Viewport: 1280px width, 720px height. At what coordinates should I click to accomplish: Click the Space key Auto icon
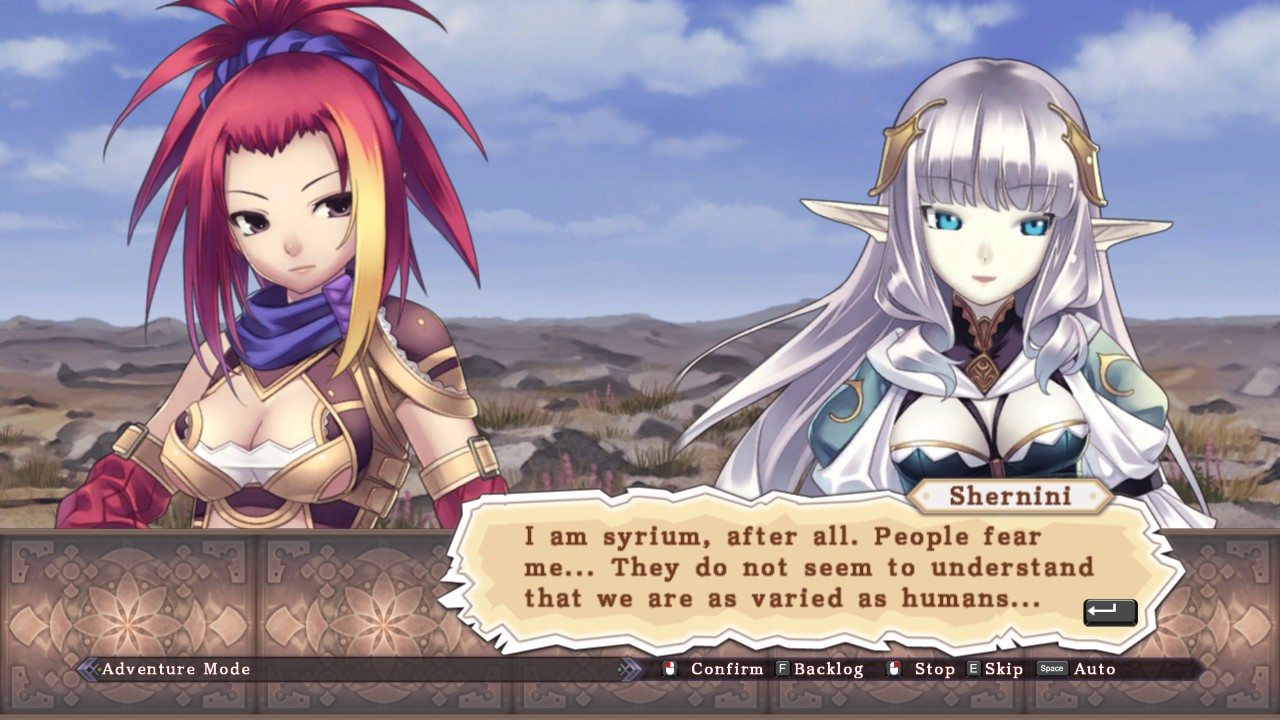[1051, 669]
